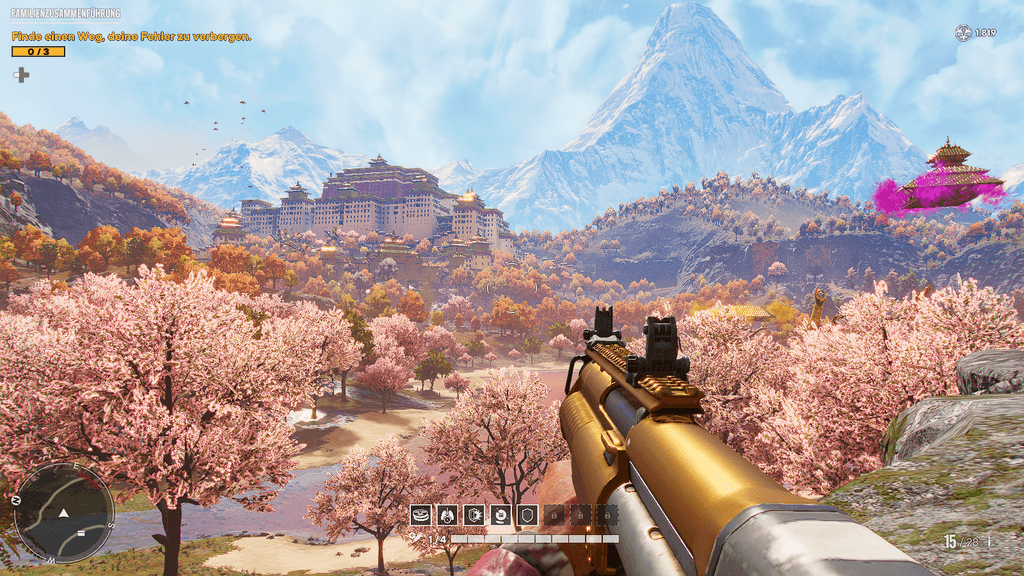Click the D-pad icon under the objective
This screenshot has height=576, width=1024.
coord(21,74)
